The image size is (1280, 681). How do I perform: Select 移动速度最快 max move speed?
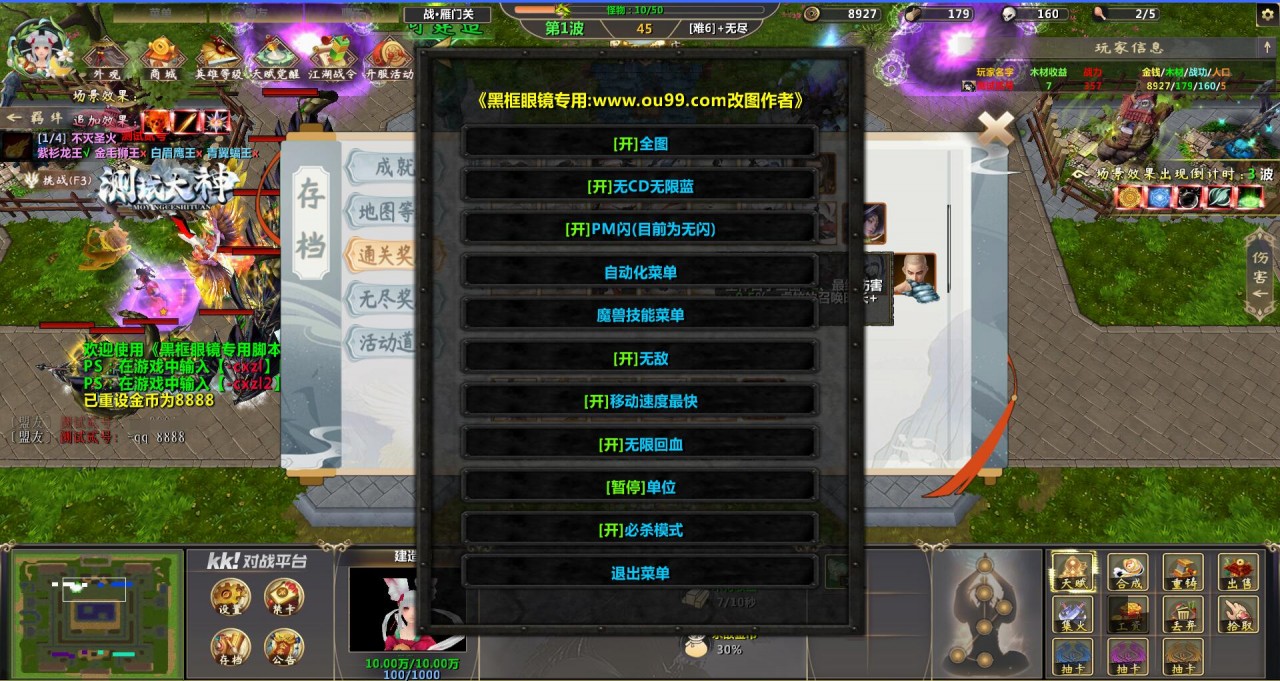coord(640,401)
